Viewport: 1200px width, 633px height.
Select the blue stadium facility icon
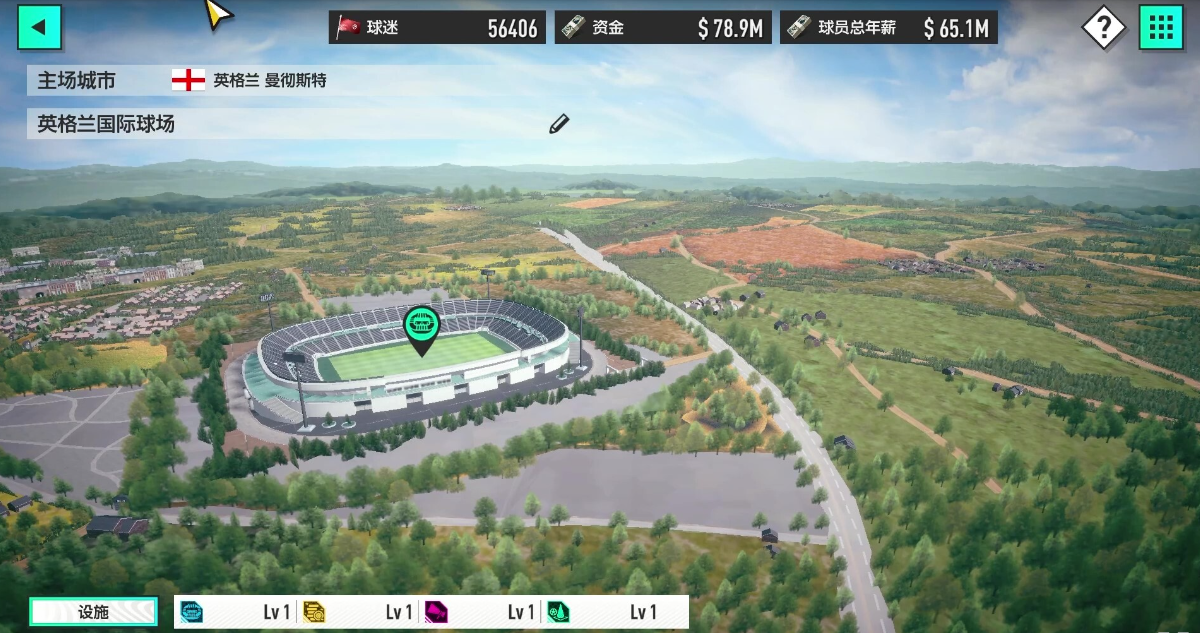tap(192, 612)
